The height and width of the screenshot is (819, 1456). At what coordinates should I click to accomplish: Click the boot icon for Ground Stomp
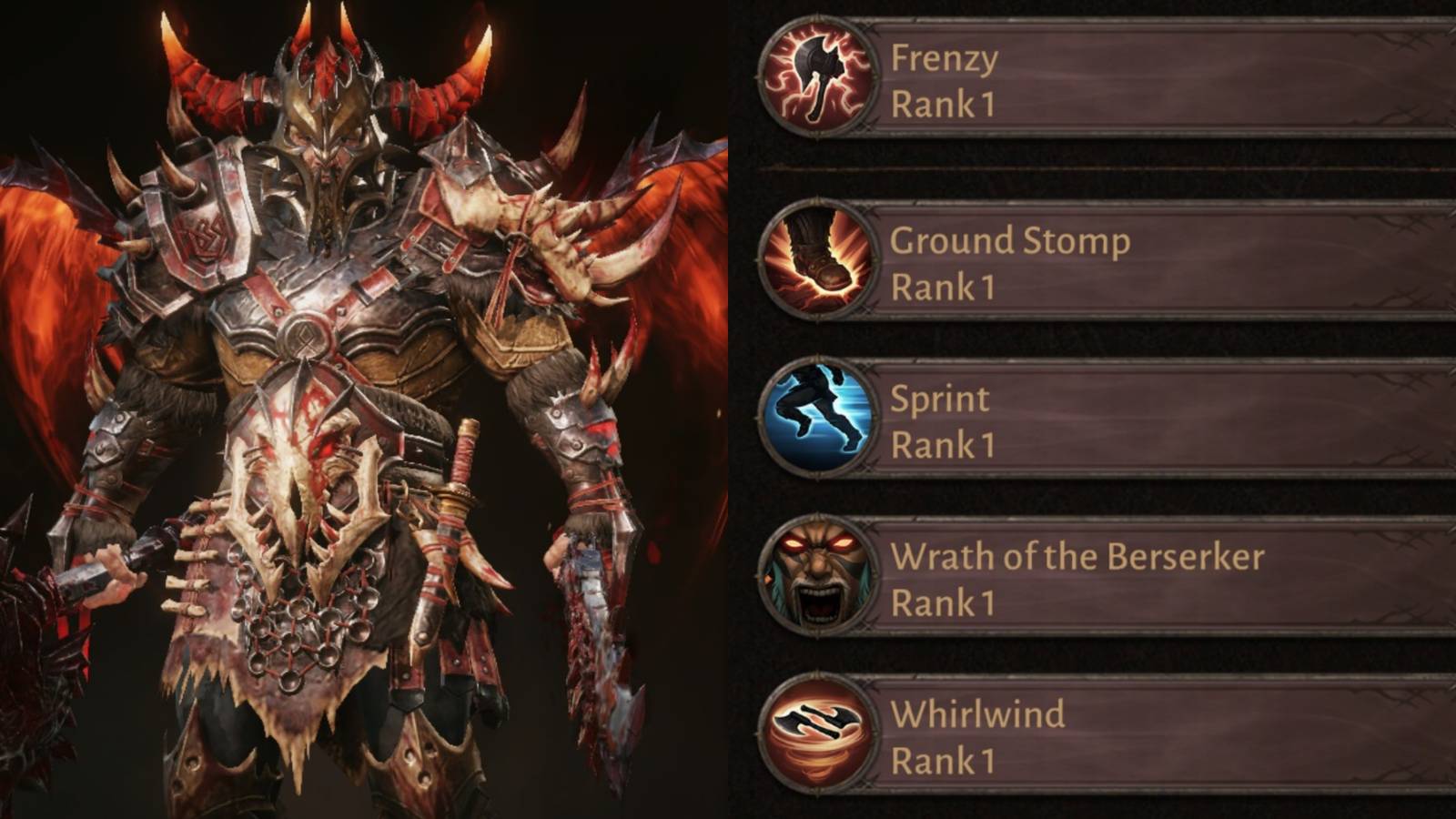click(817, 255)
